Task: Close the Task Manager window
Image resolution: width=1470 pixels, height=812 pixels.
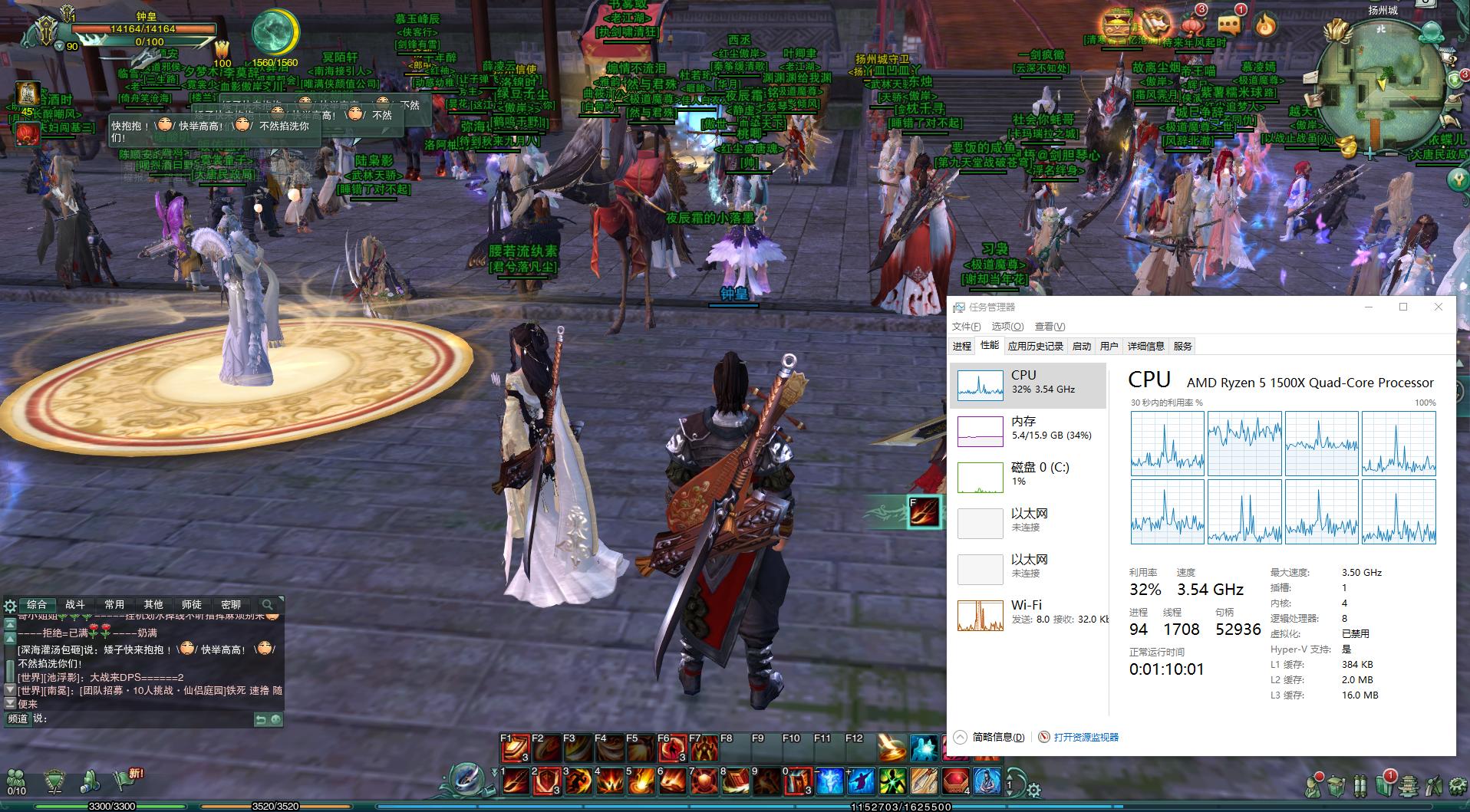Action: coord(1439,307)
